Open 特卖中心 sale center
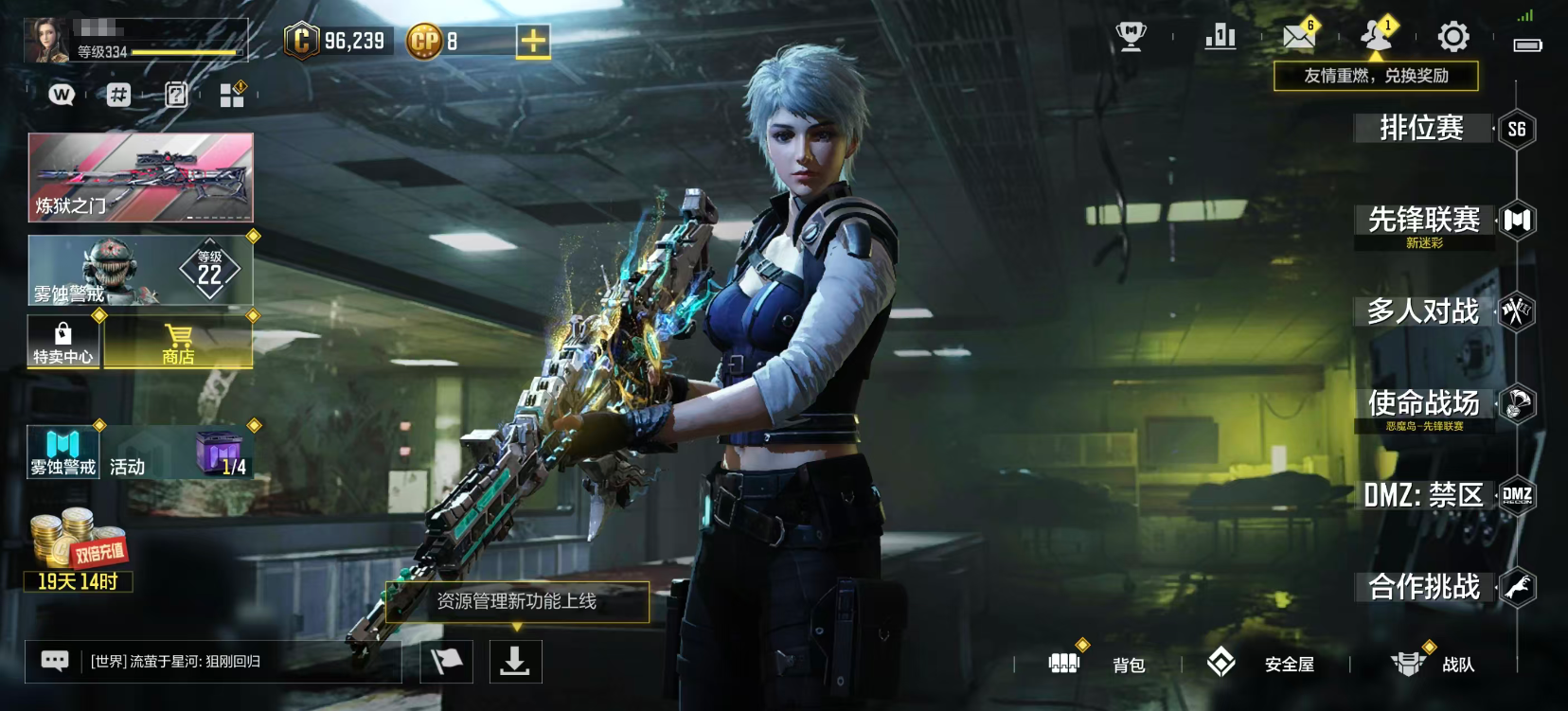 [x=62, y=343]
